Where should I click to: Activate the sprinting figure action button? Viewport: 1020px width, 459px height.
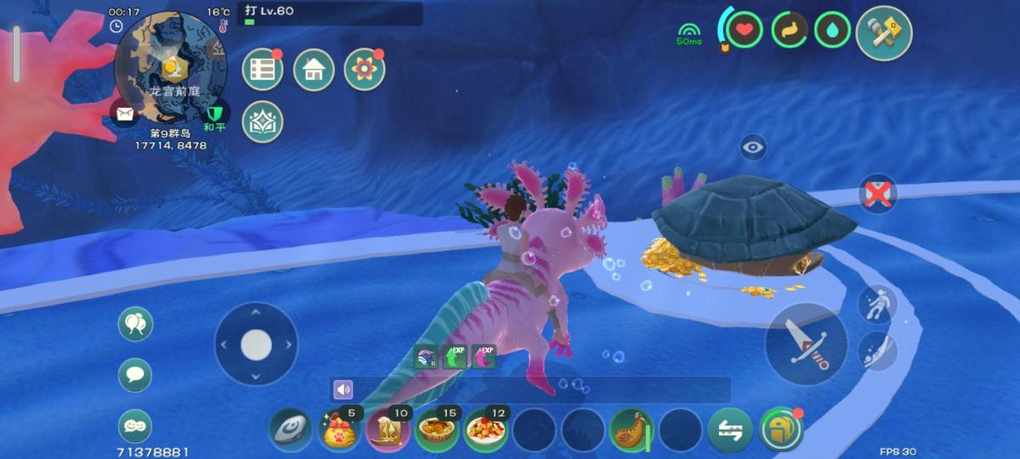[877, 304]
